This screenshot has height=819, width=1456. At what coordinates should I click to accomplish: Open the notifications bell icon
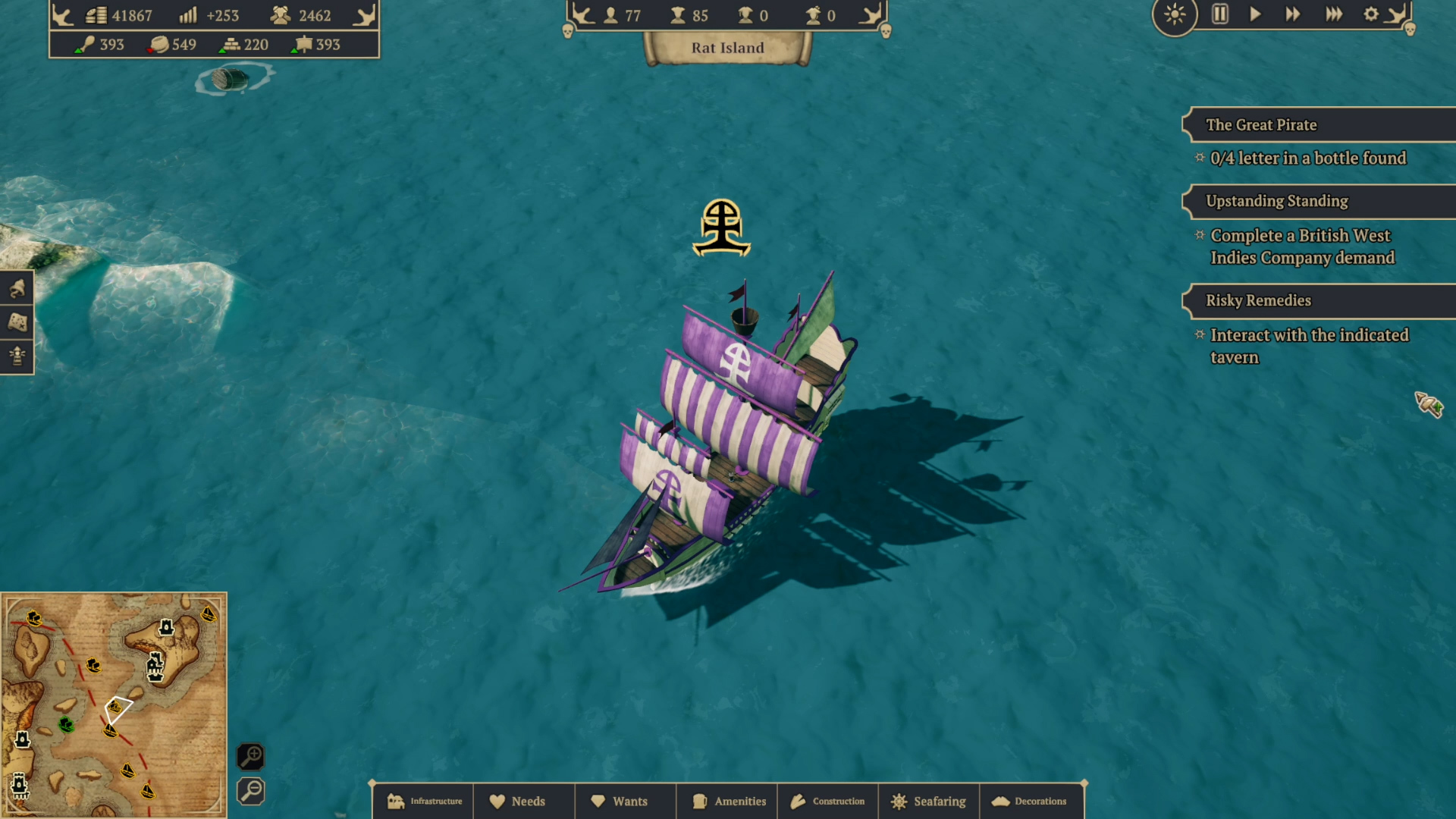[x=17, y=288]
